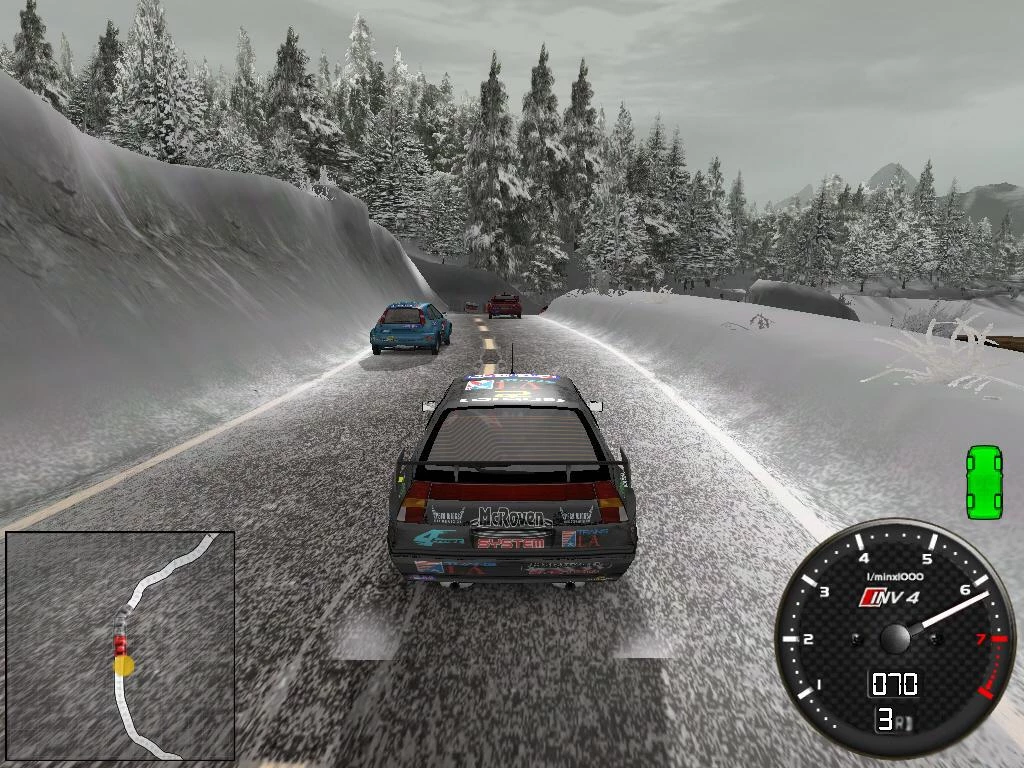
Task: Select the green car damage indicator
Action: [984, 482]
